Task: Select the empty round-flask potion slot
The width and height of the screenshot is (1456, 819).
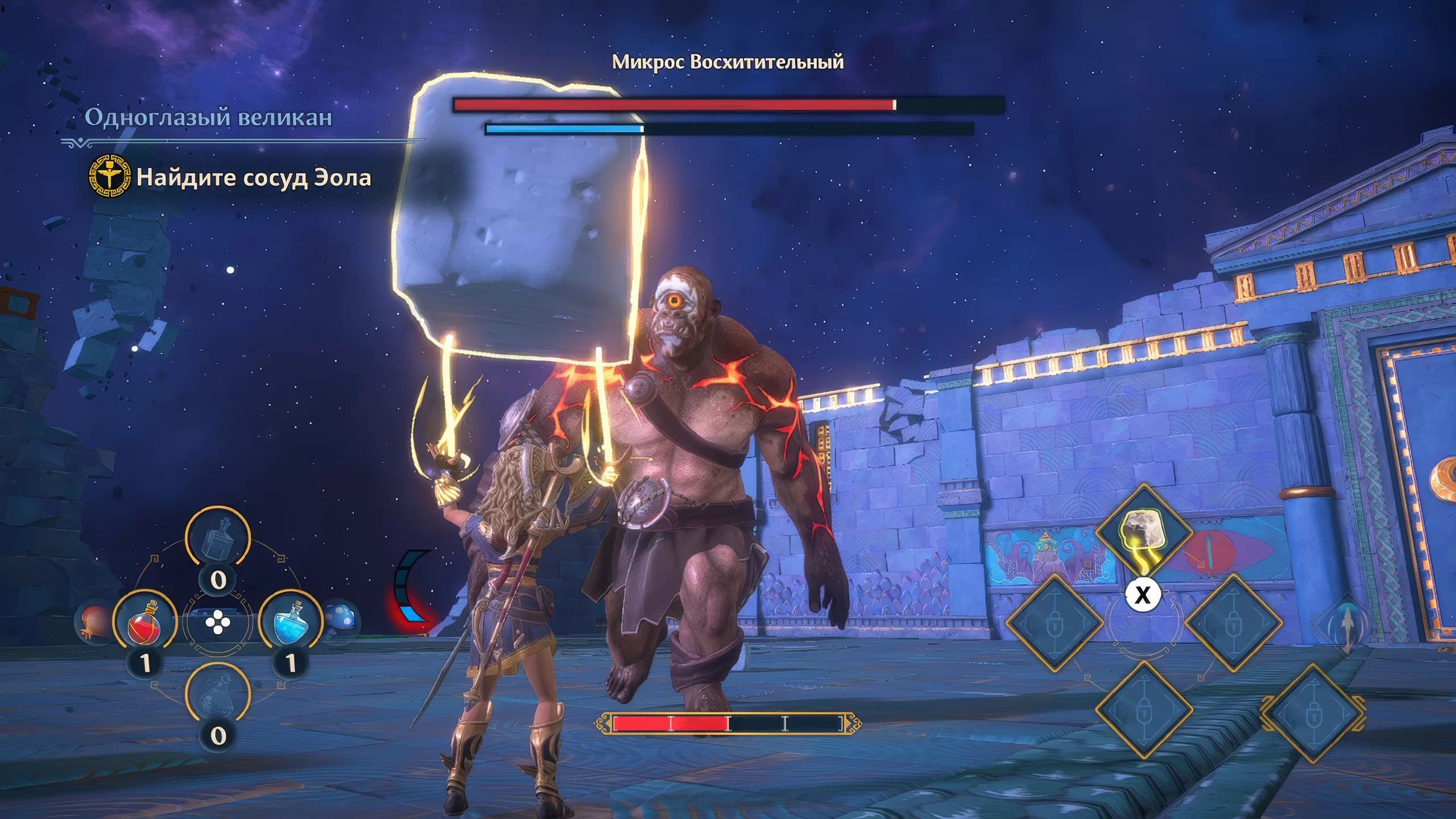Action: pos(218,695)
